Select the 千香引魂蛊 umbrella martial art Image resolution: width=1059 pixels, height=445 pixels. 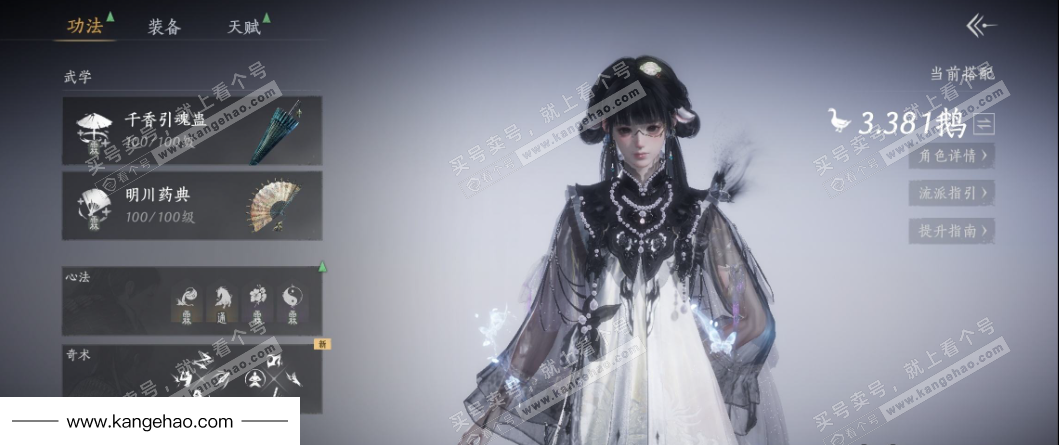coord(192,130)
